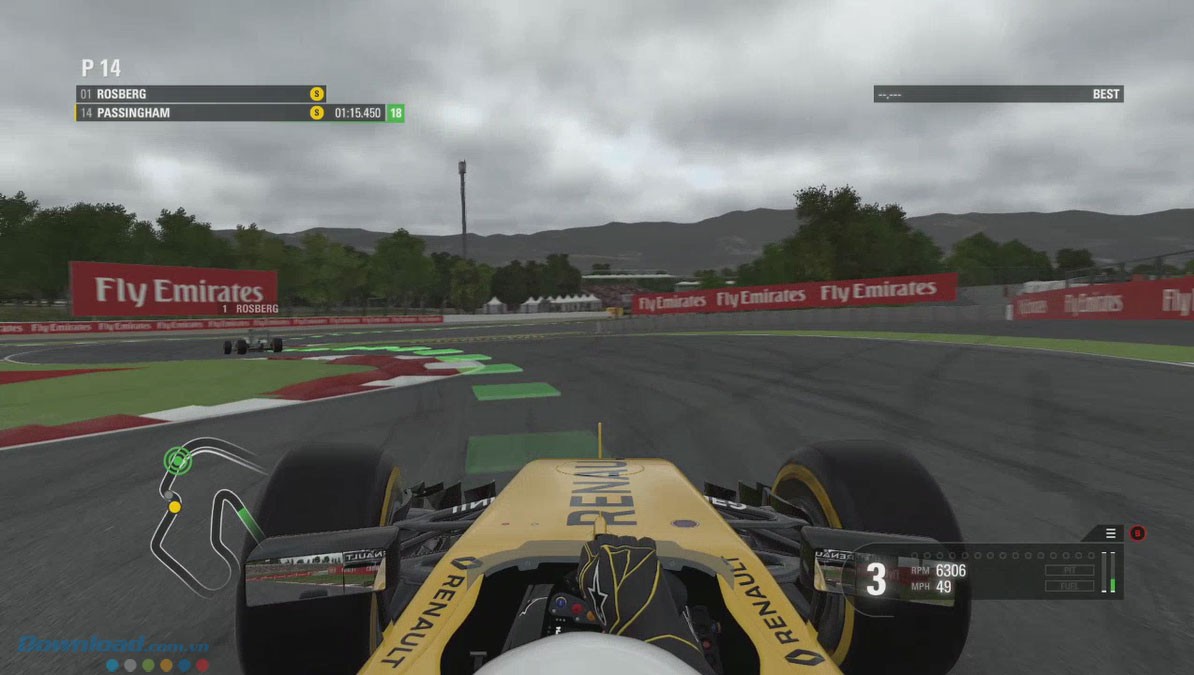Select the Passingham leaderboard row

coord(200,113)
